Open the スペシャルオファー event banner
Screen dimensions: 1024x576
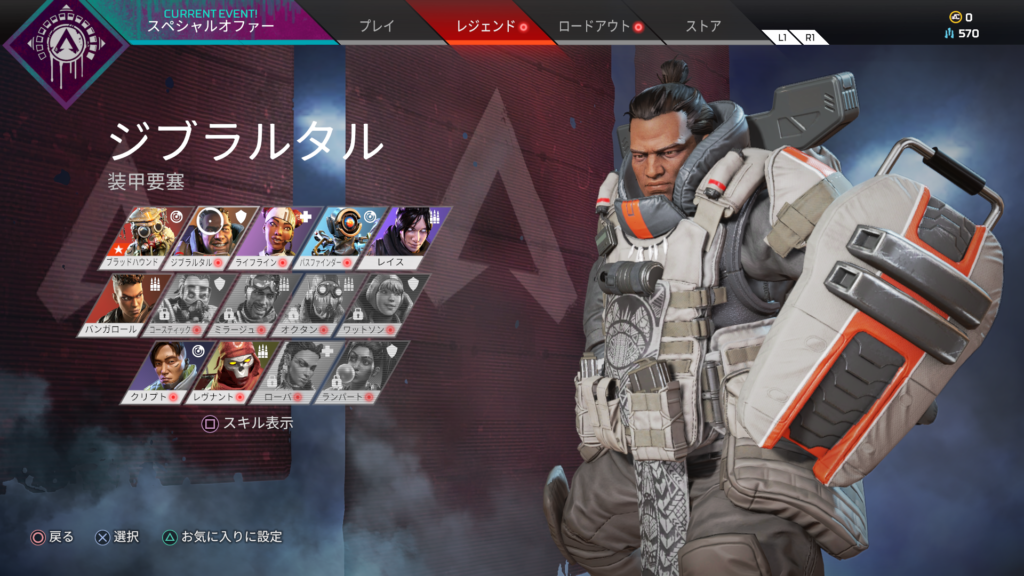click(x=210, y=21)
